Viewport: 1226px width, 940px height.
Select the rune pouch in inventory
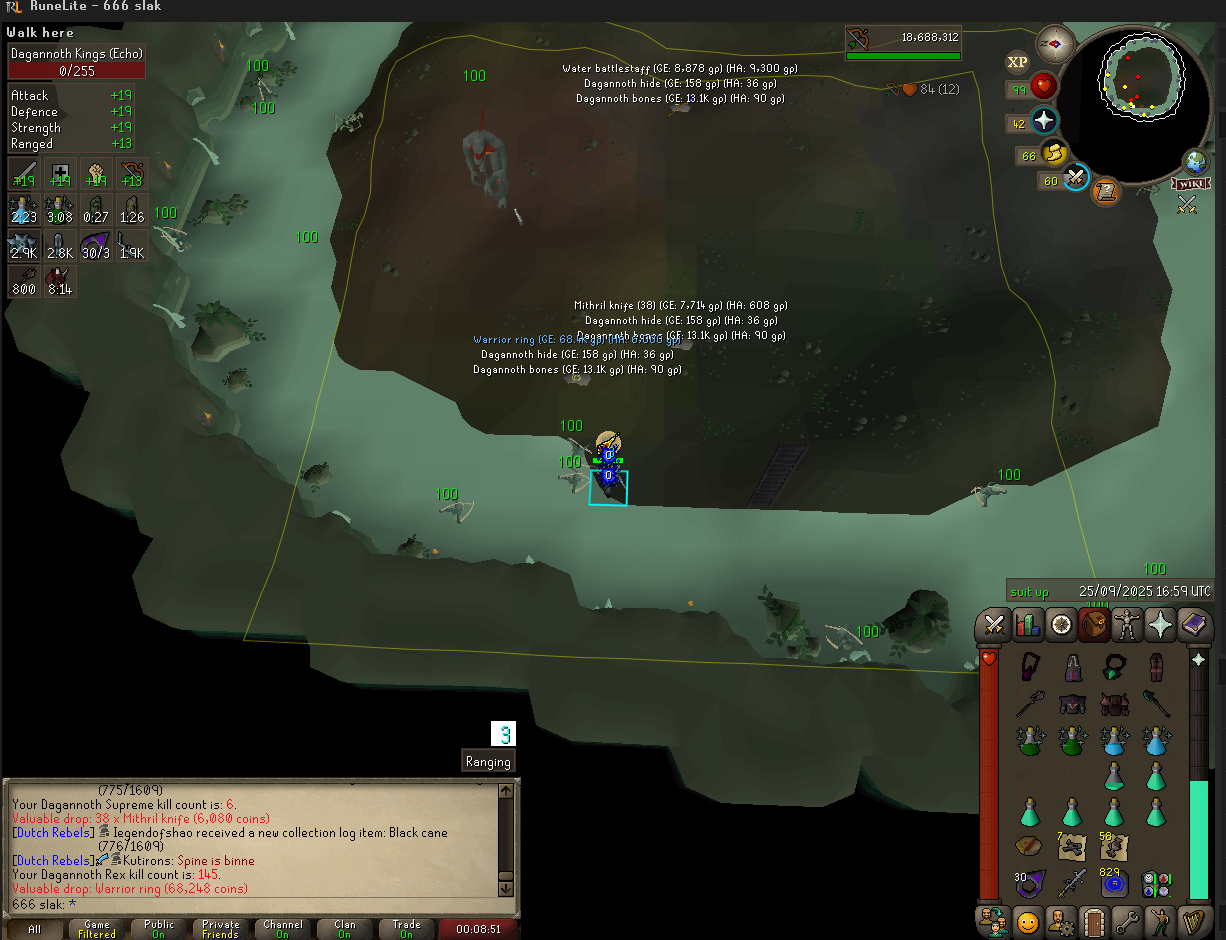1157,884
